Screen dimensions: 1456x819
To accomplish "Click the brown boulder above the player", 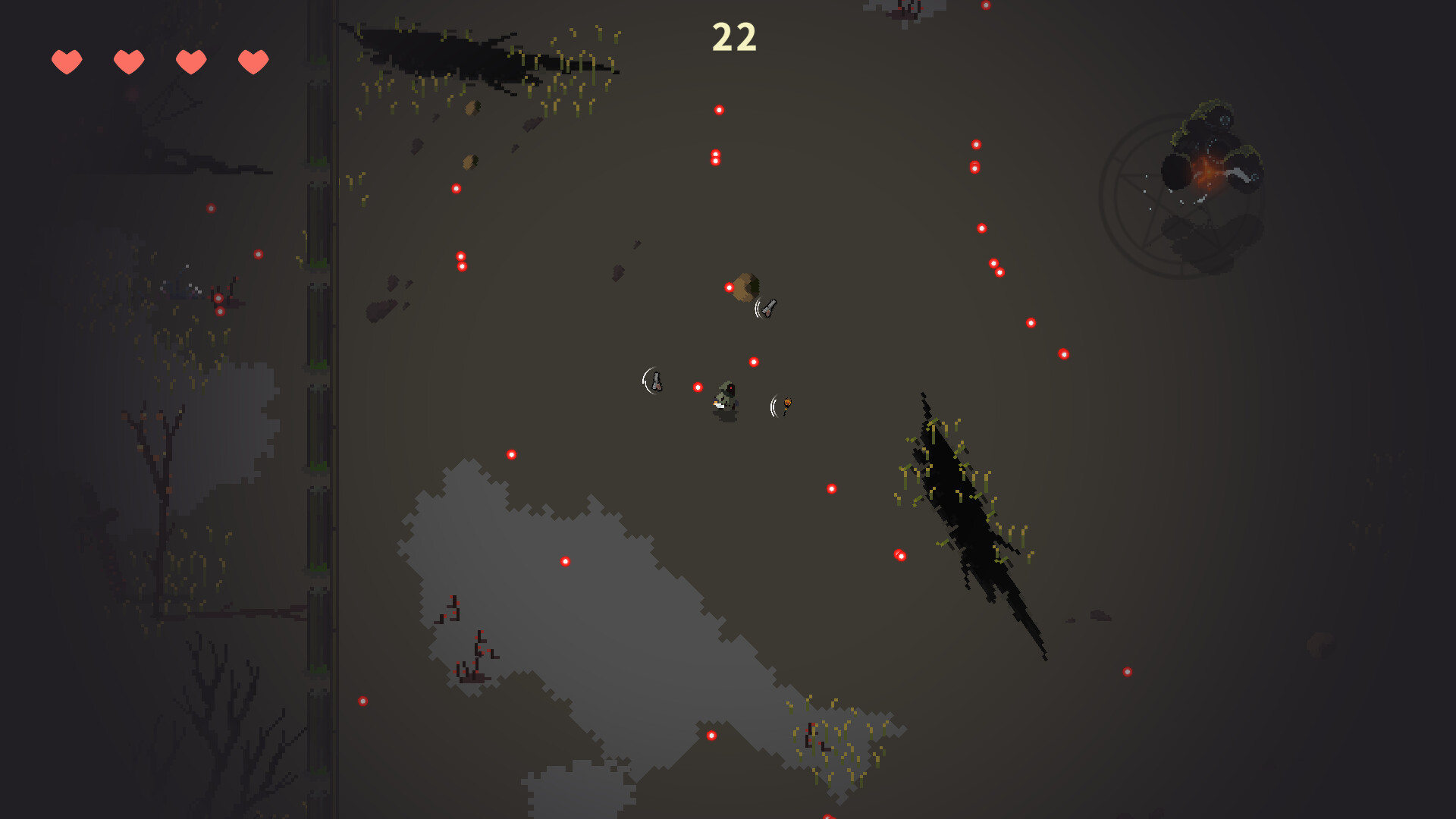I will tap(747, 288).
